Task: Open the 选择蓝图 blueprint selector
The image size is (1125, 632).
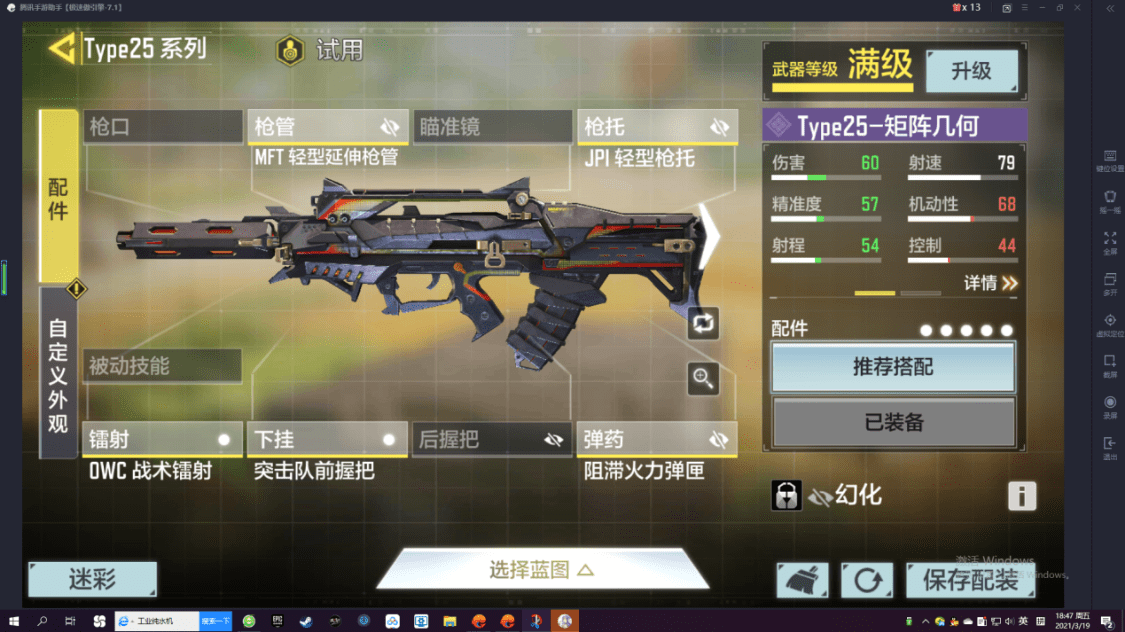Action: pos(542,570)
